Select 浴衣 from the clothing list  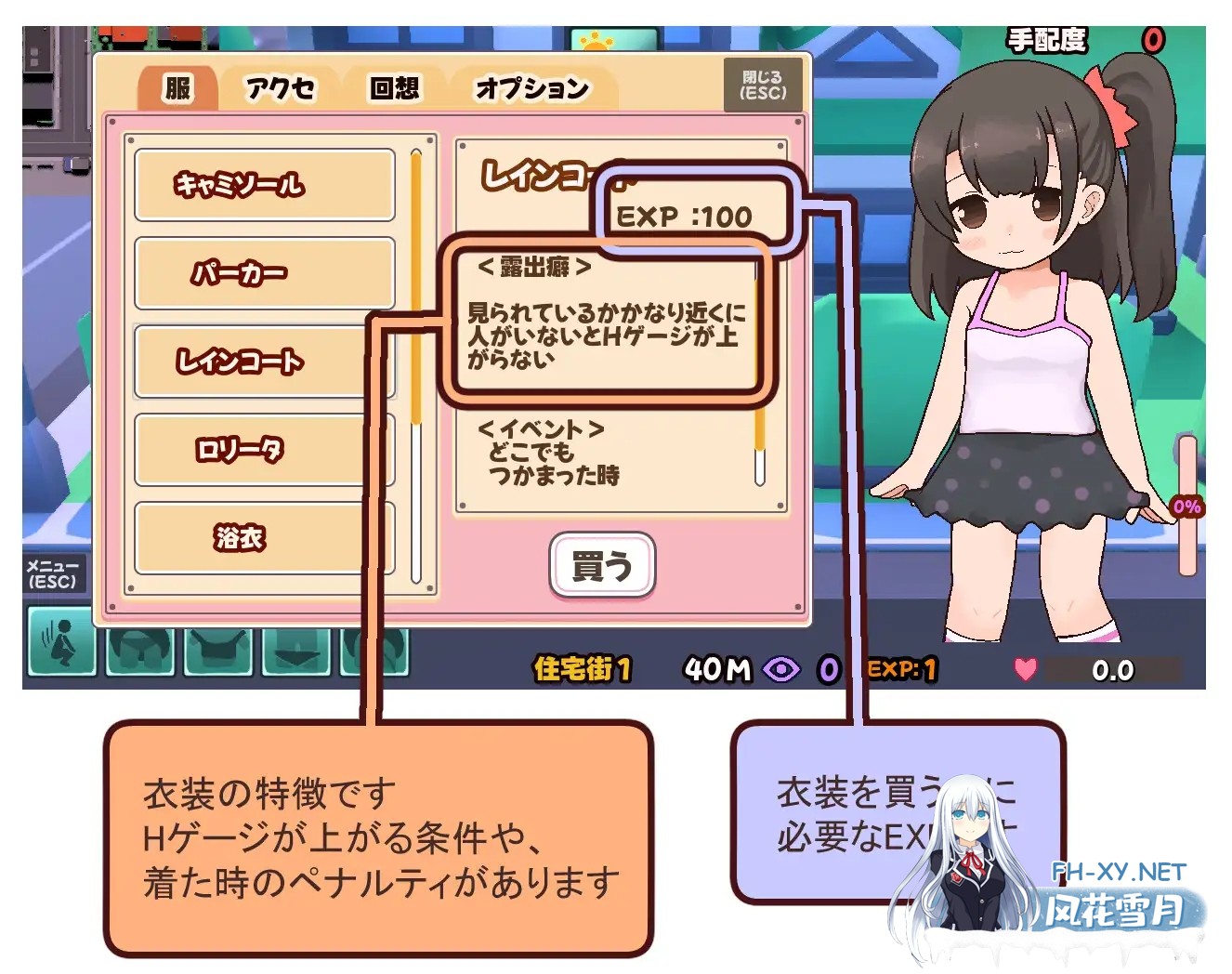264,537
